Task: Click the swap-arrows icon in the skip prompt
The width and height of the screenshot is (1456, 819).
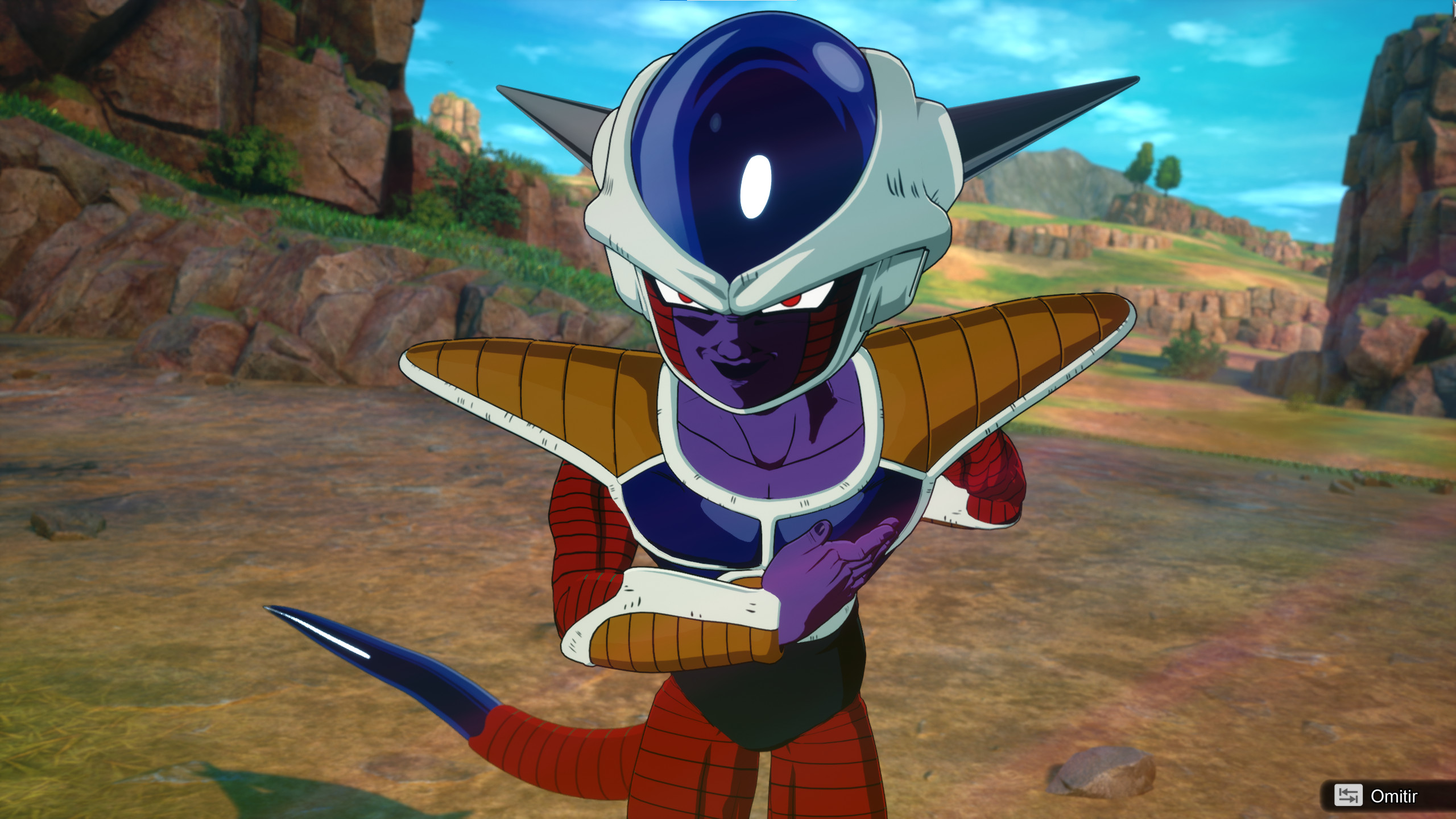Action: pos(1349,796)
